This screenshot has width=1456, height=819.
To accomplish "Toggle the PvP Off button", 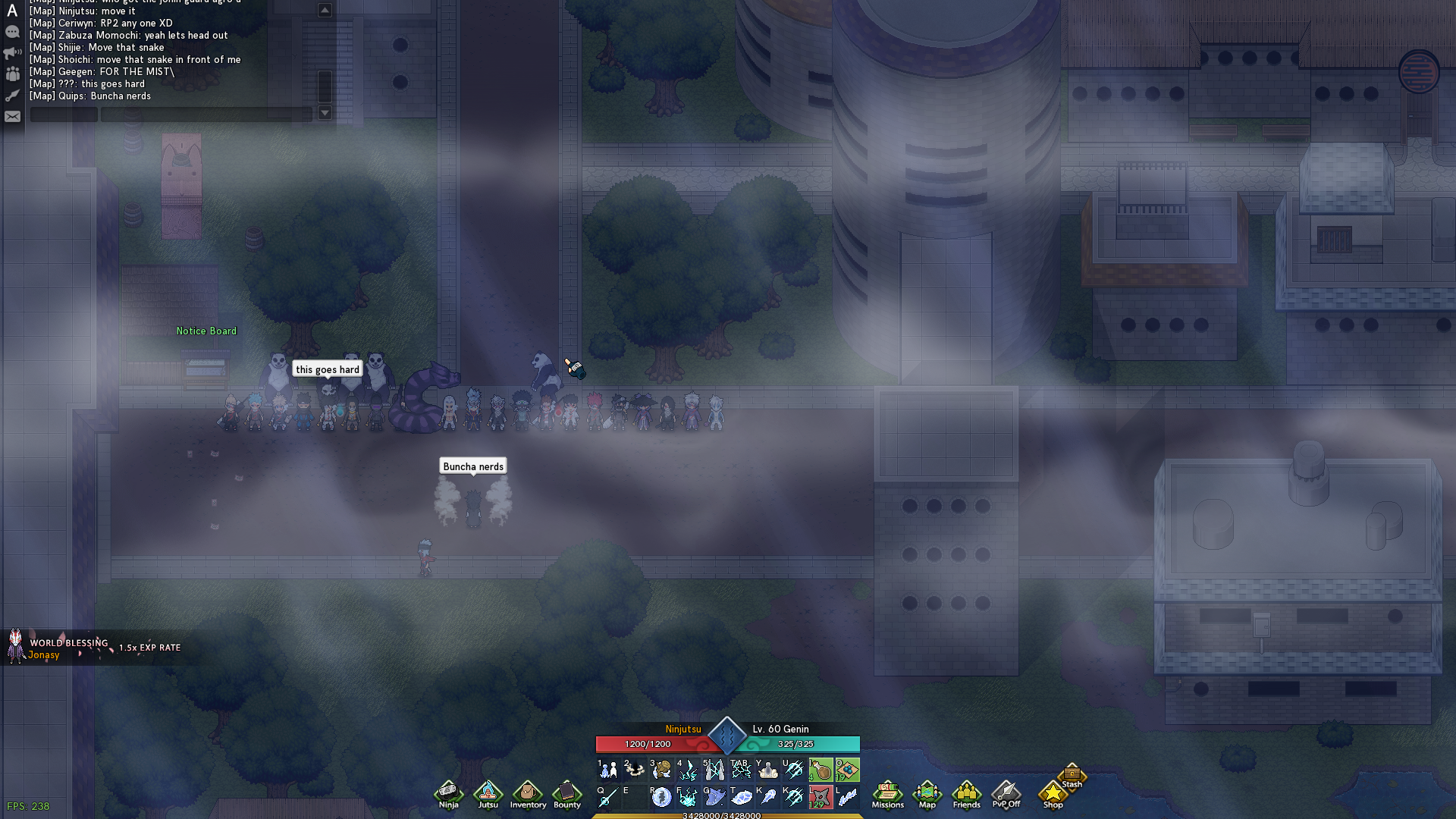I will click(x=1006, y=794).
